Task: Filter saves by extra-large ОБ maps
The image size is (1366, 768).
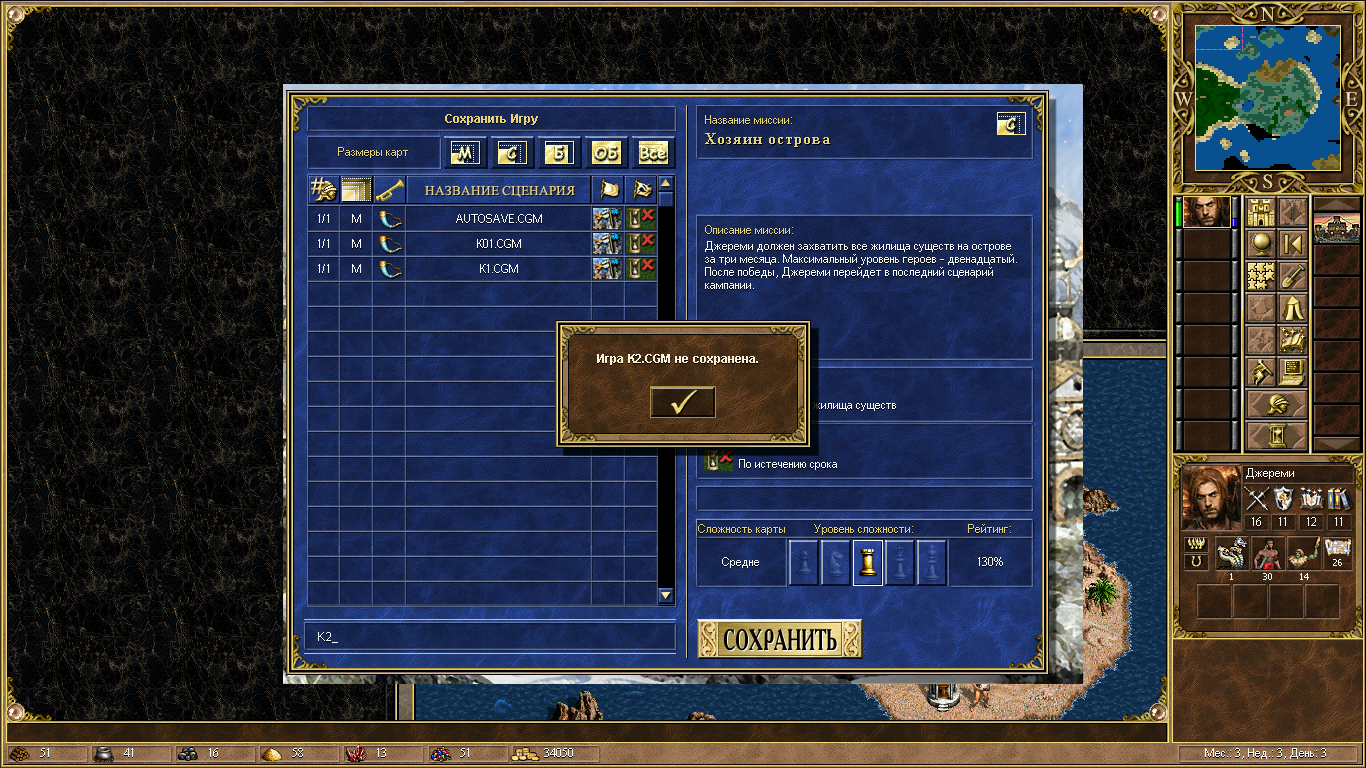Action: (606, 153)
